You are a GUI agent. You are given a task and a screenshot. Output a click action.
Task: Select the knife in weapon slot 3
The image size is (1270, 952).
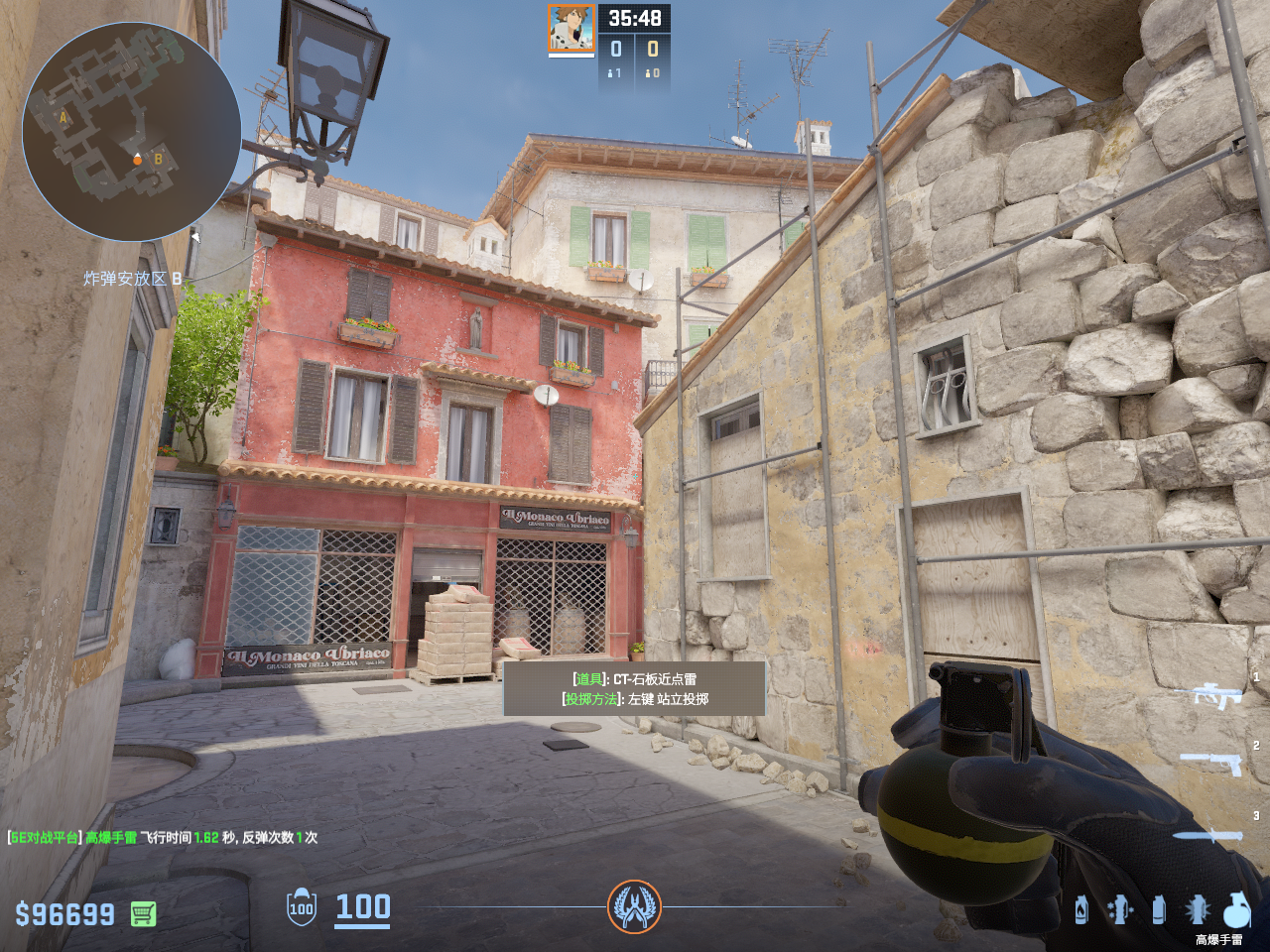coord(1208,835)
